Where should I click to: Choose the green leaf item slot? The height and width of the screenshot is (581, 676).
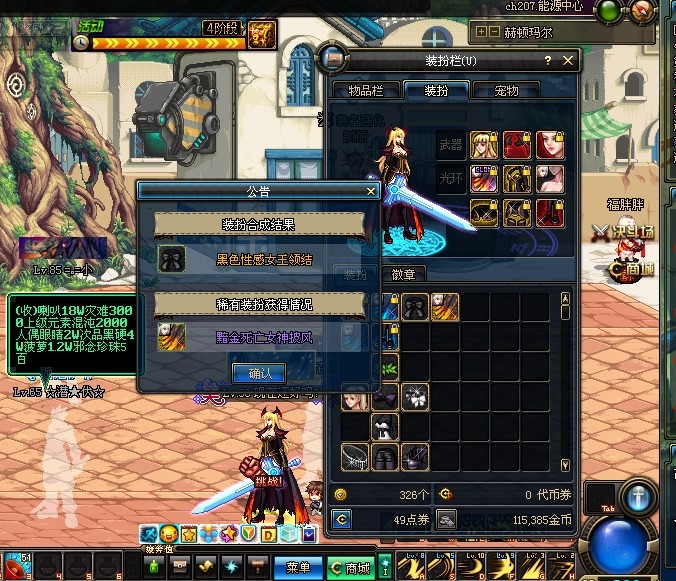click(x=386, y=367)
